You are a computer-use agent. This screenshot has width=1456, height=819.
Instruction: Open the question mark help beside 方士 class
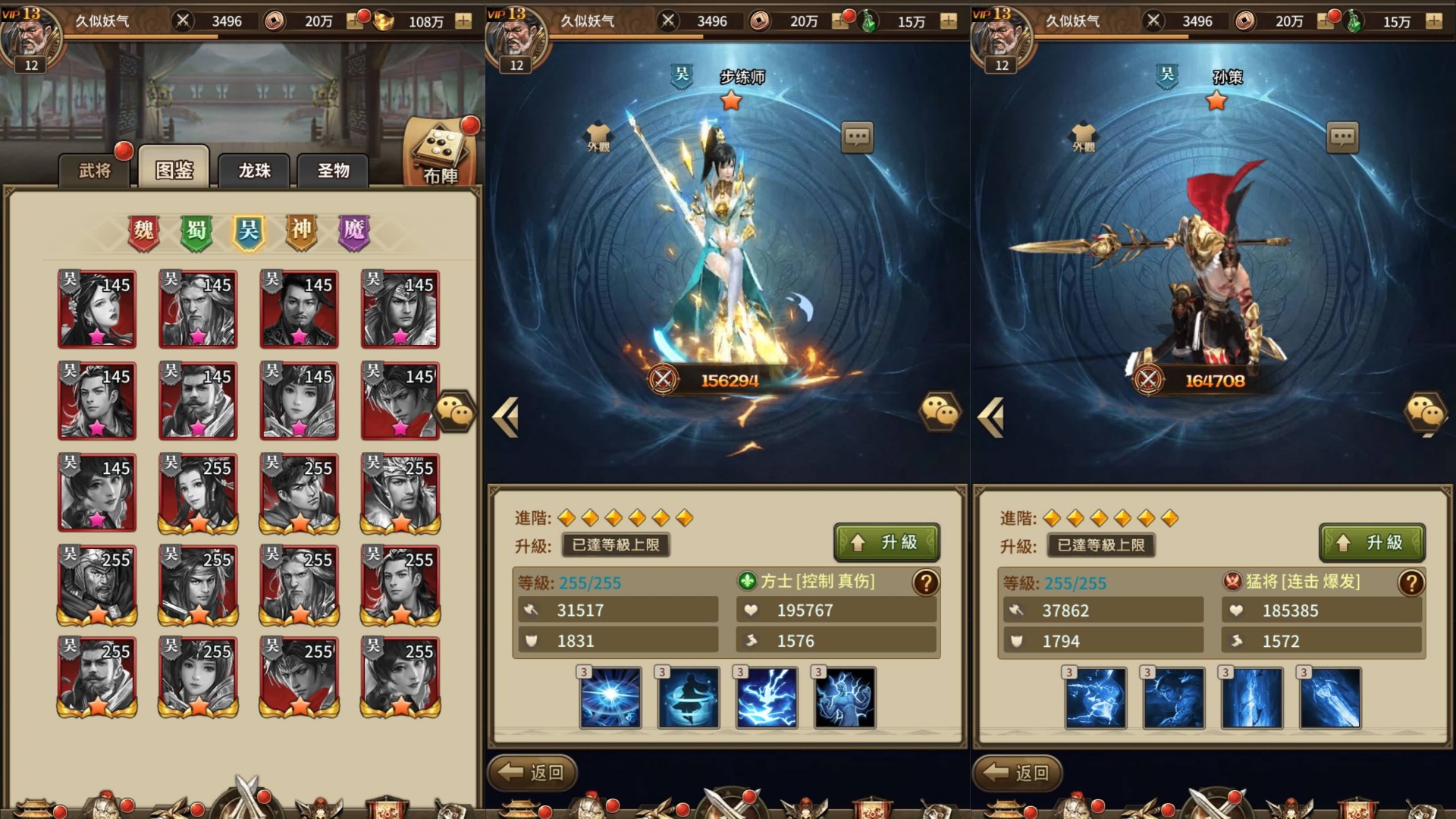(924, 584)
